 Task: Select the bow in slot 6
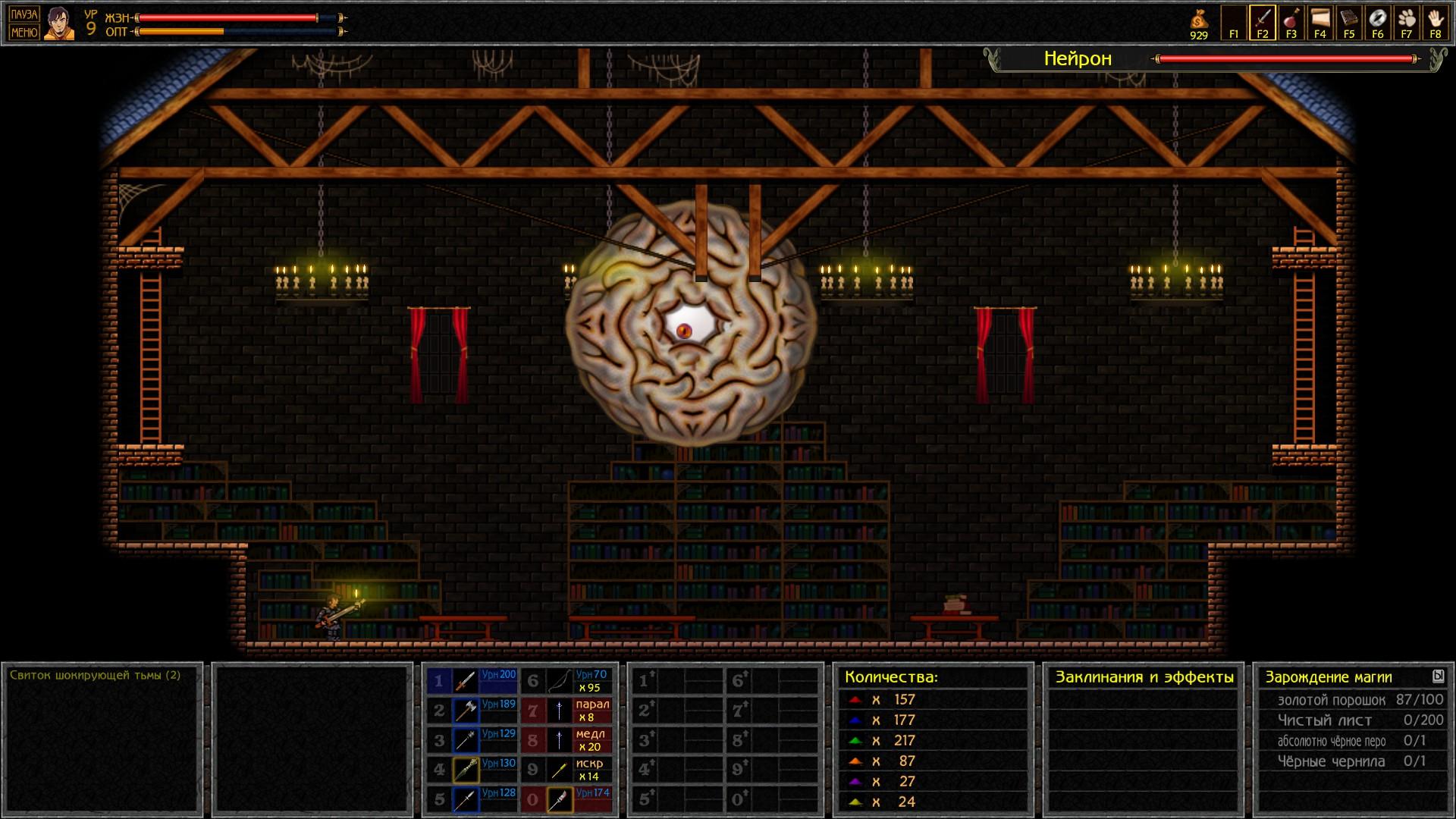[x=559, y=681]
